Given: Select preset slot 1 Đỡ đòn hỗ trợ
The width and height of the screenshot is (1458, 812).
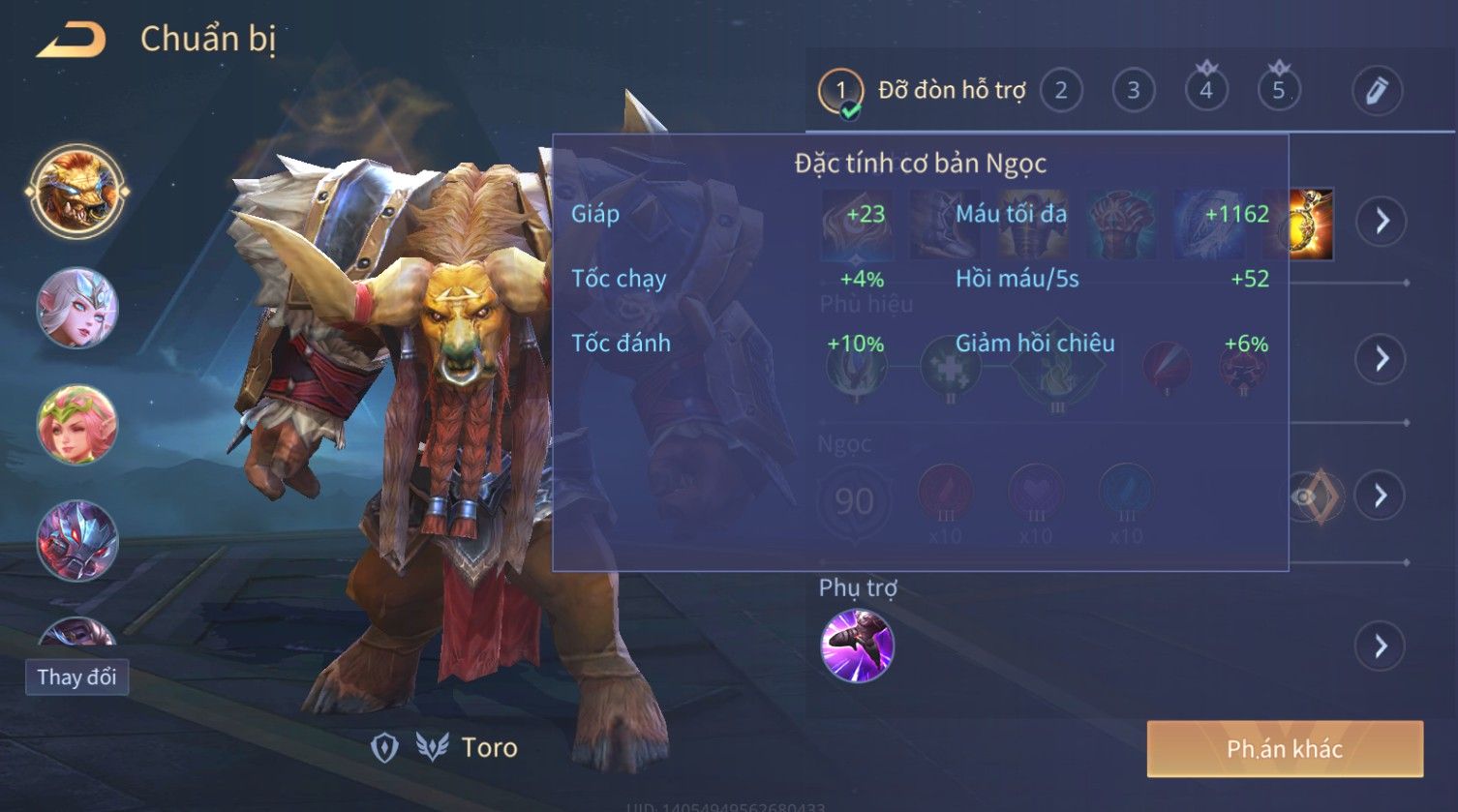Looking at the screenshot, I should point(840,91).
